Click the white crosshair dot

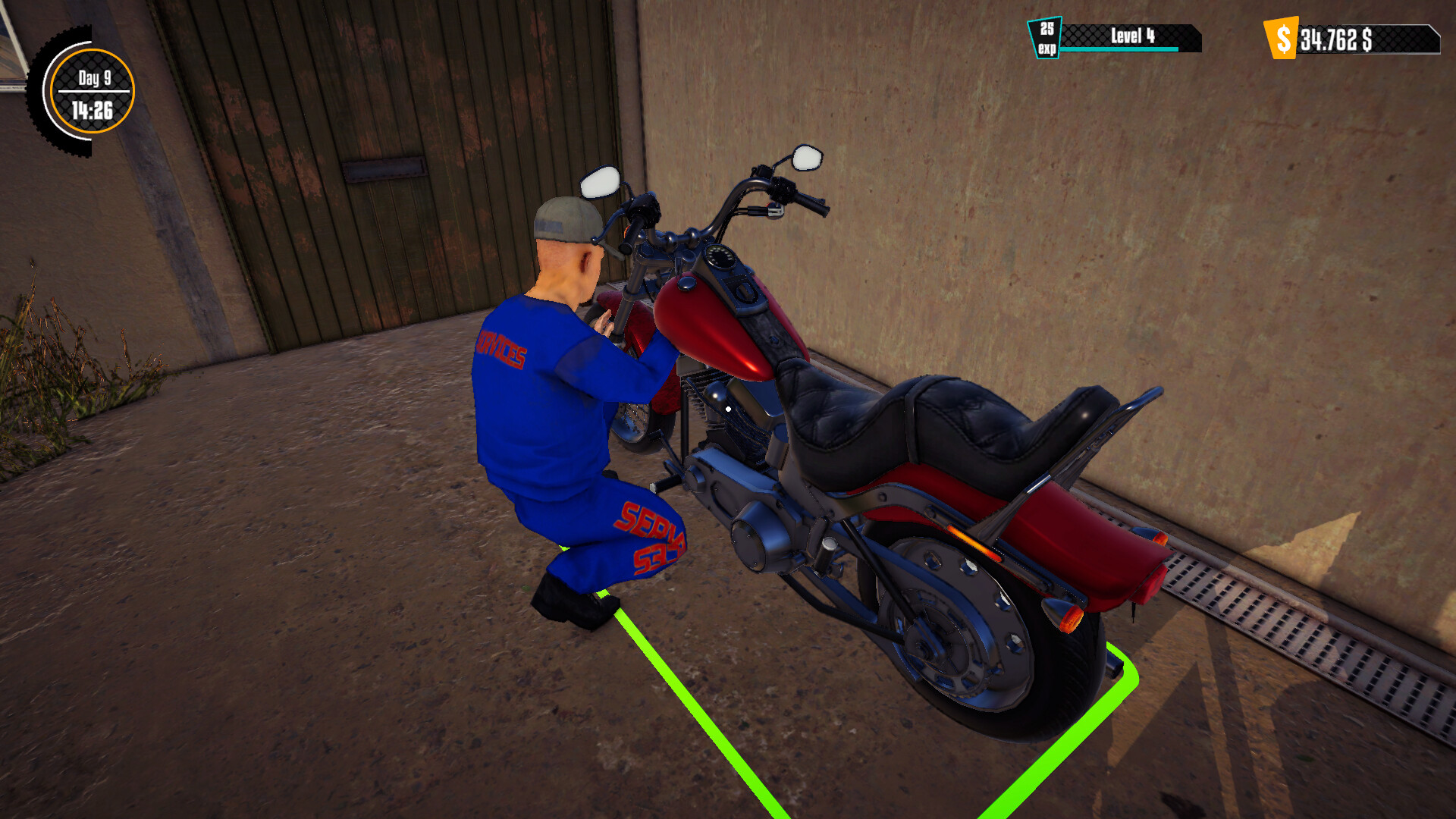727,409
